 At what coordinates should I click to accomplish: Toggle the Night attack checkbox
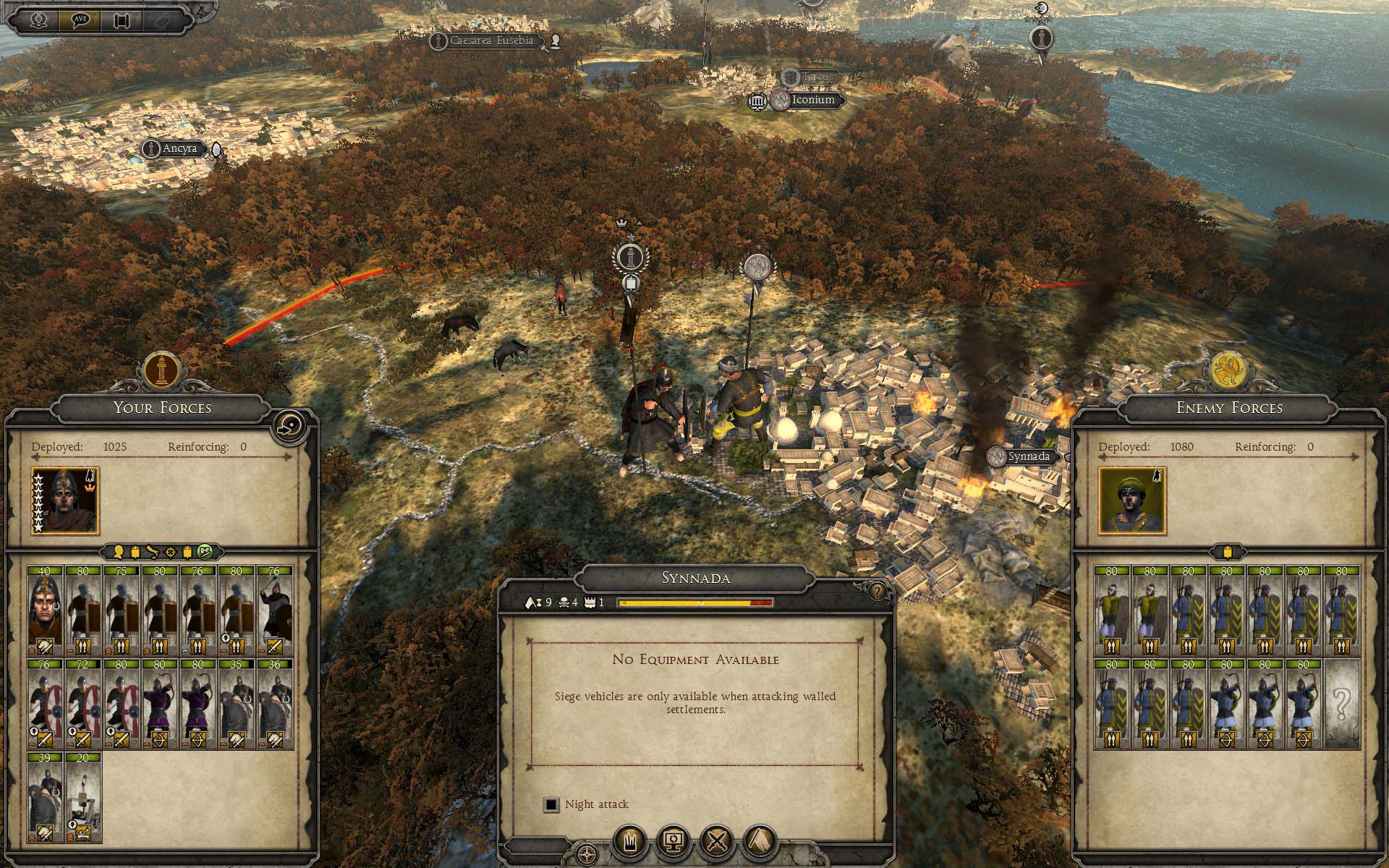[552, 804]
